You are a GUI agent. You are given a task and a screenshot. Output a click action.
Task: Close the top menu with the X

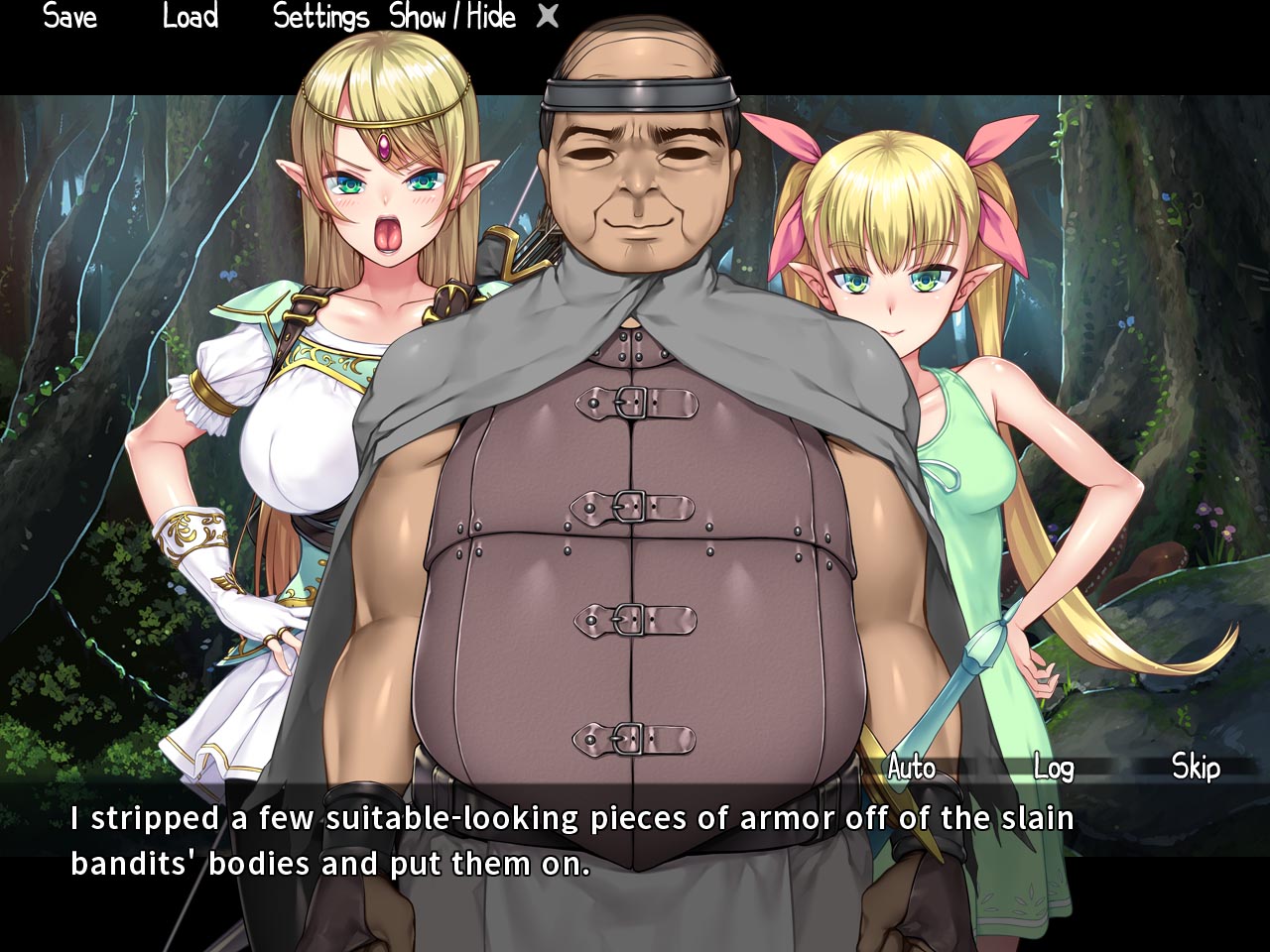click(x=548, y=16)
